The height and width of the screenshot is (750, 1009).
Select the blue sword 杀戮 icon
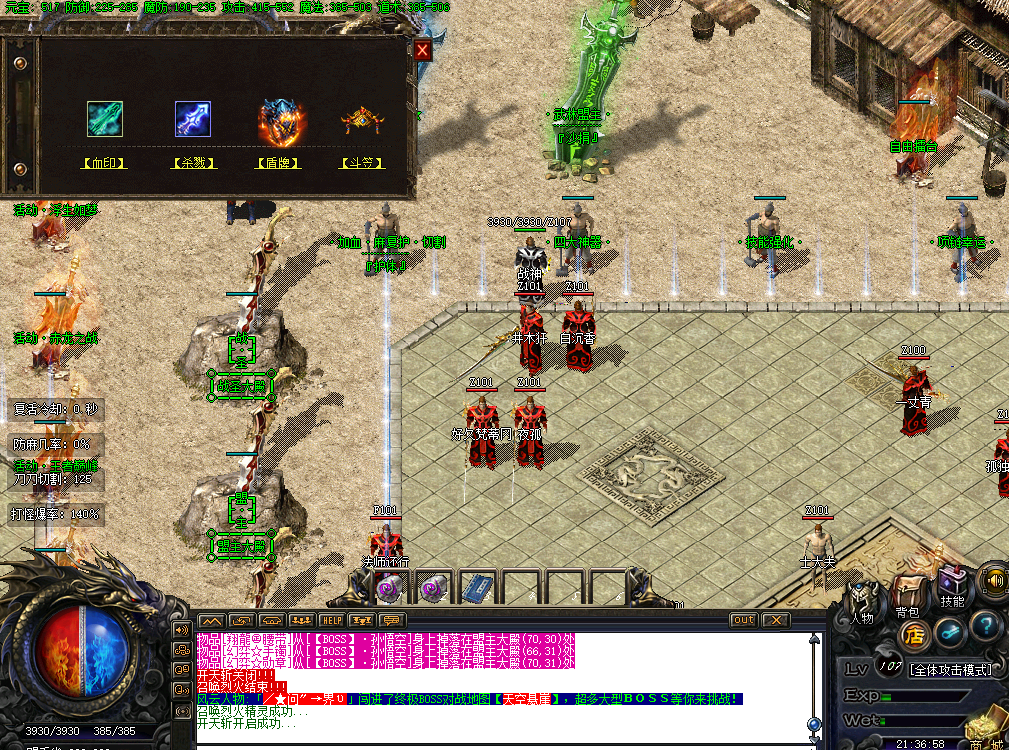point(193,119)
